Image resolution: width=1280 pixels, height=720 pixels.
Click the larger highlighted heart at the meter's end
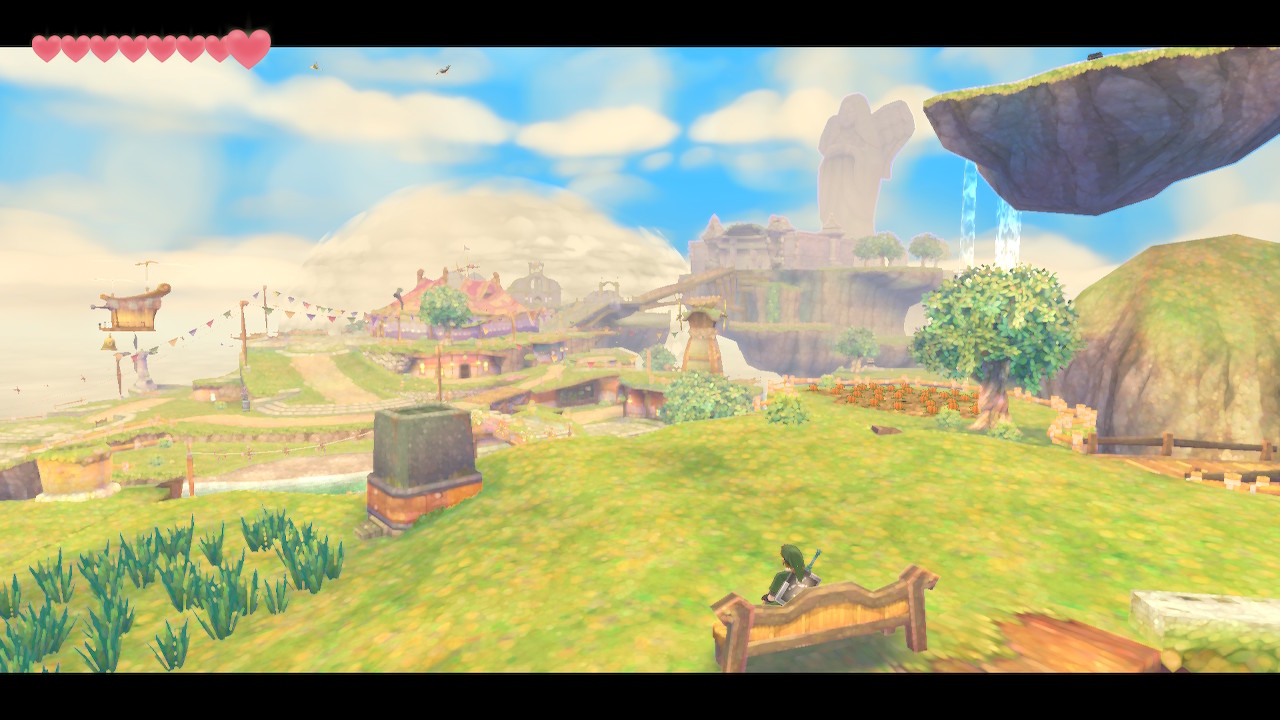[247, 47]
